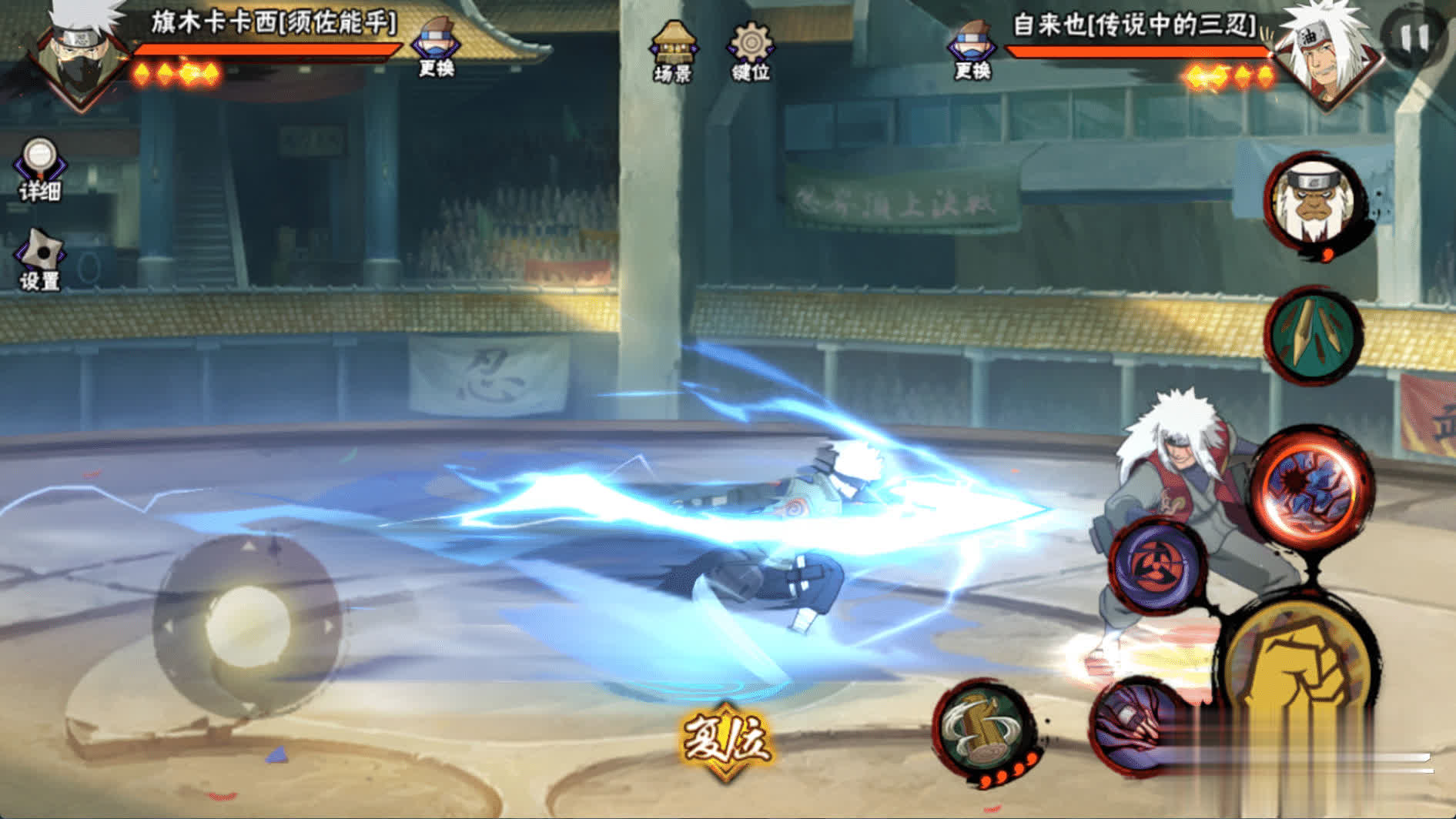Screen dimensions: 1456x819
Task: Open the 详细 details panel
Action: (x=40, y=170)
